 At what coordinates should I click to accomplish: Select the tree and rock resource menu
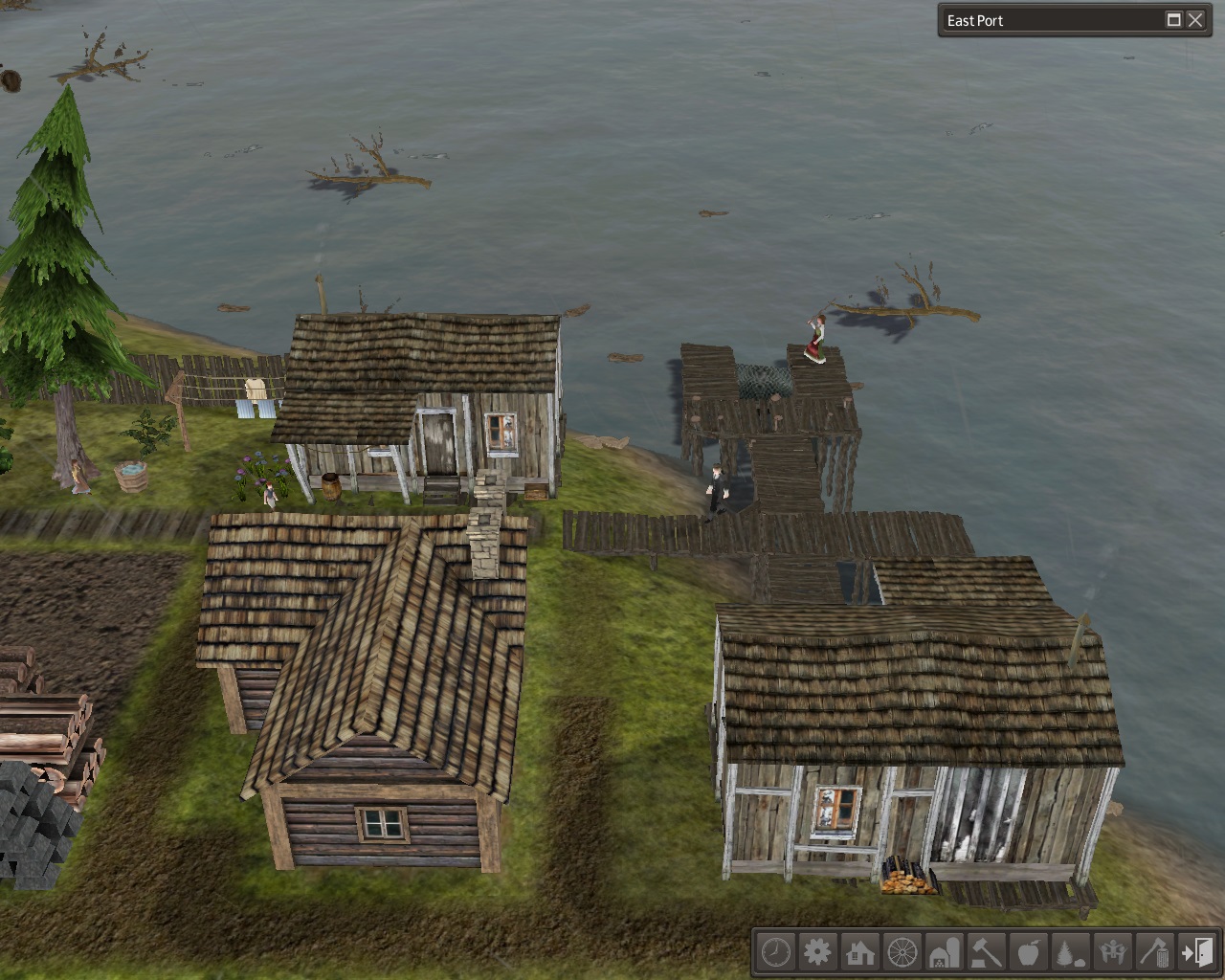click(1070, 952)
